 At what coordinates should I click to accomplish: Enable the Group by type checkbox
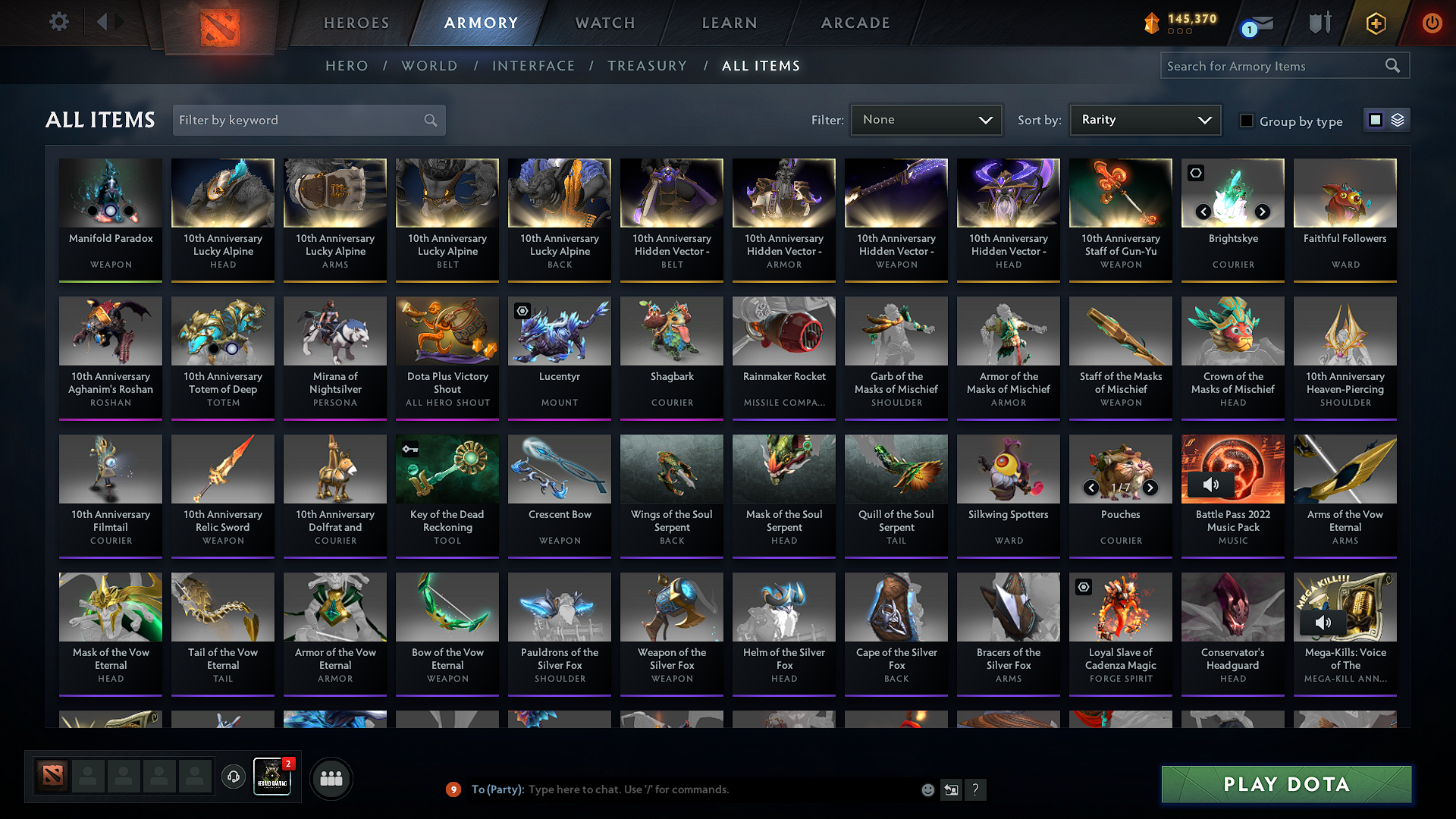tap(1247, 121)
